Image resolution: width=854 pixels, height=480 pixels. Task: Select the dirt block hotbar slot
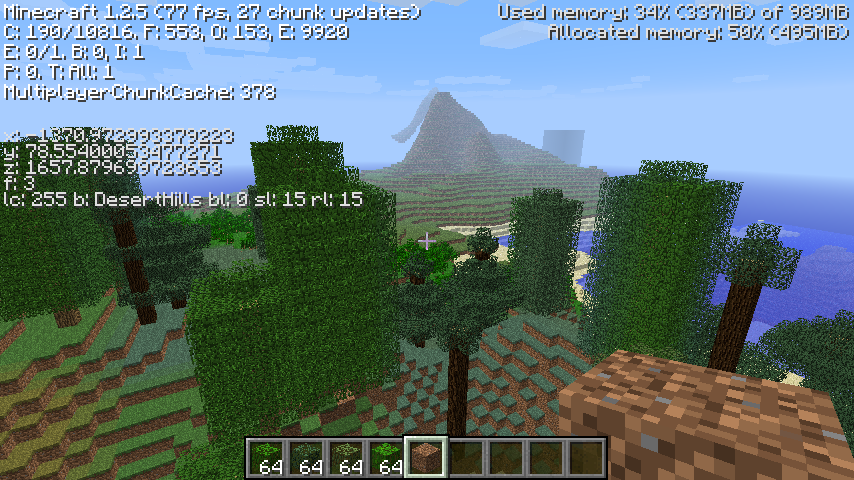pyautogui.click(x=425, y=457)
